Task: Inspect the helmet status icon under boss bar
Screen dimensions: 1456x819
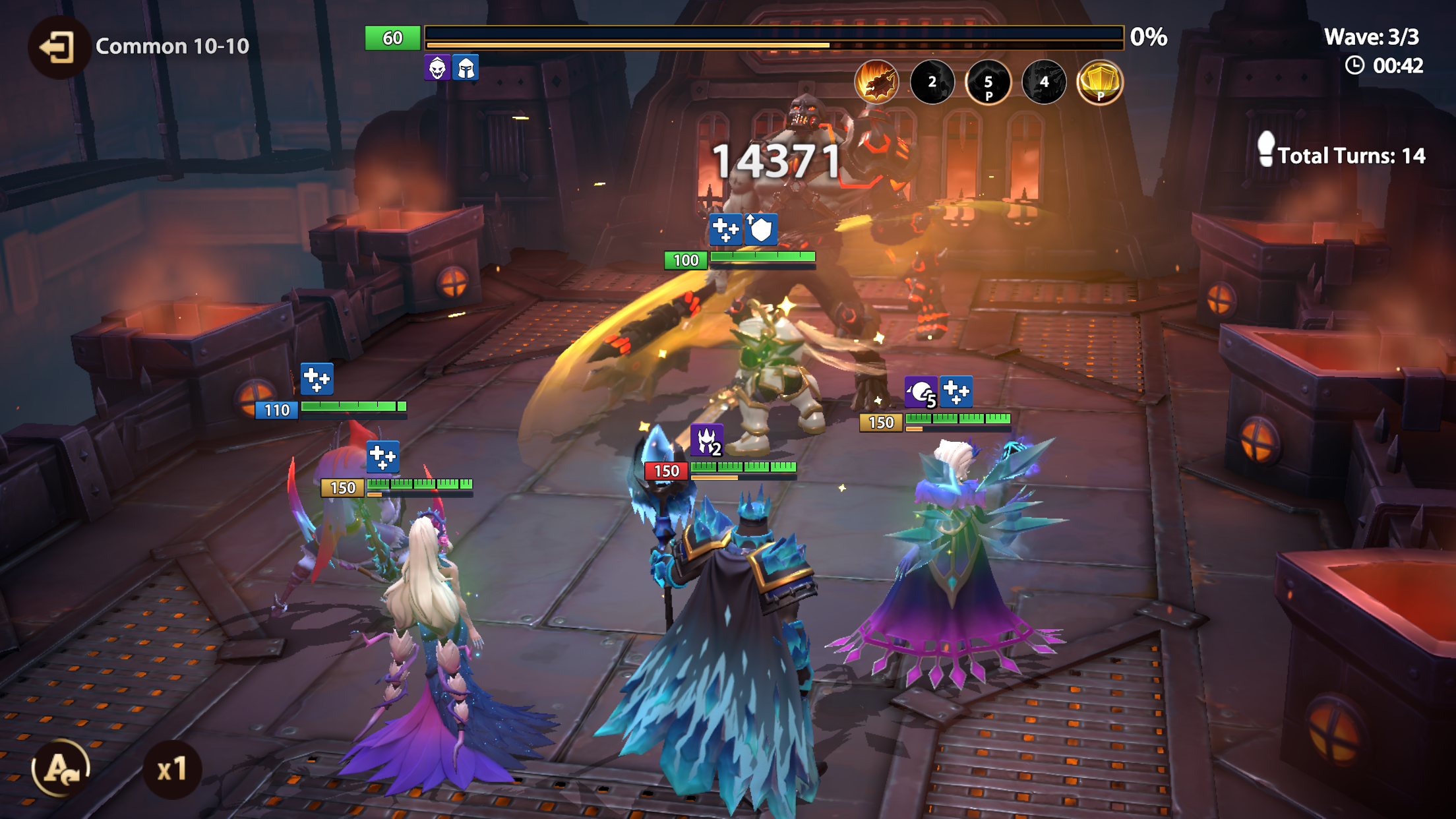Action: coord(466,68)
